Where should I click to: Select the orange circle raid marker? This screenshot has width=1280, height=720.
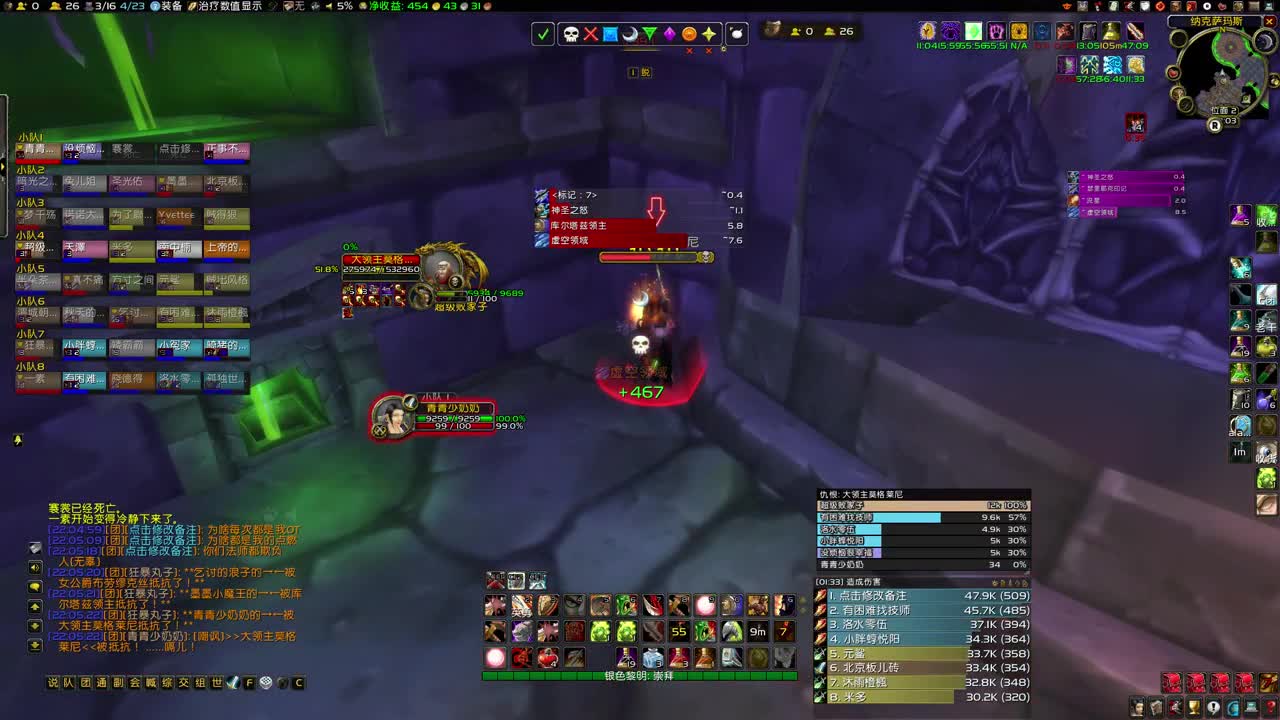point(688,33)
